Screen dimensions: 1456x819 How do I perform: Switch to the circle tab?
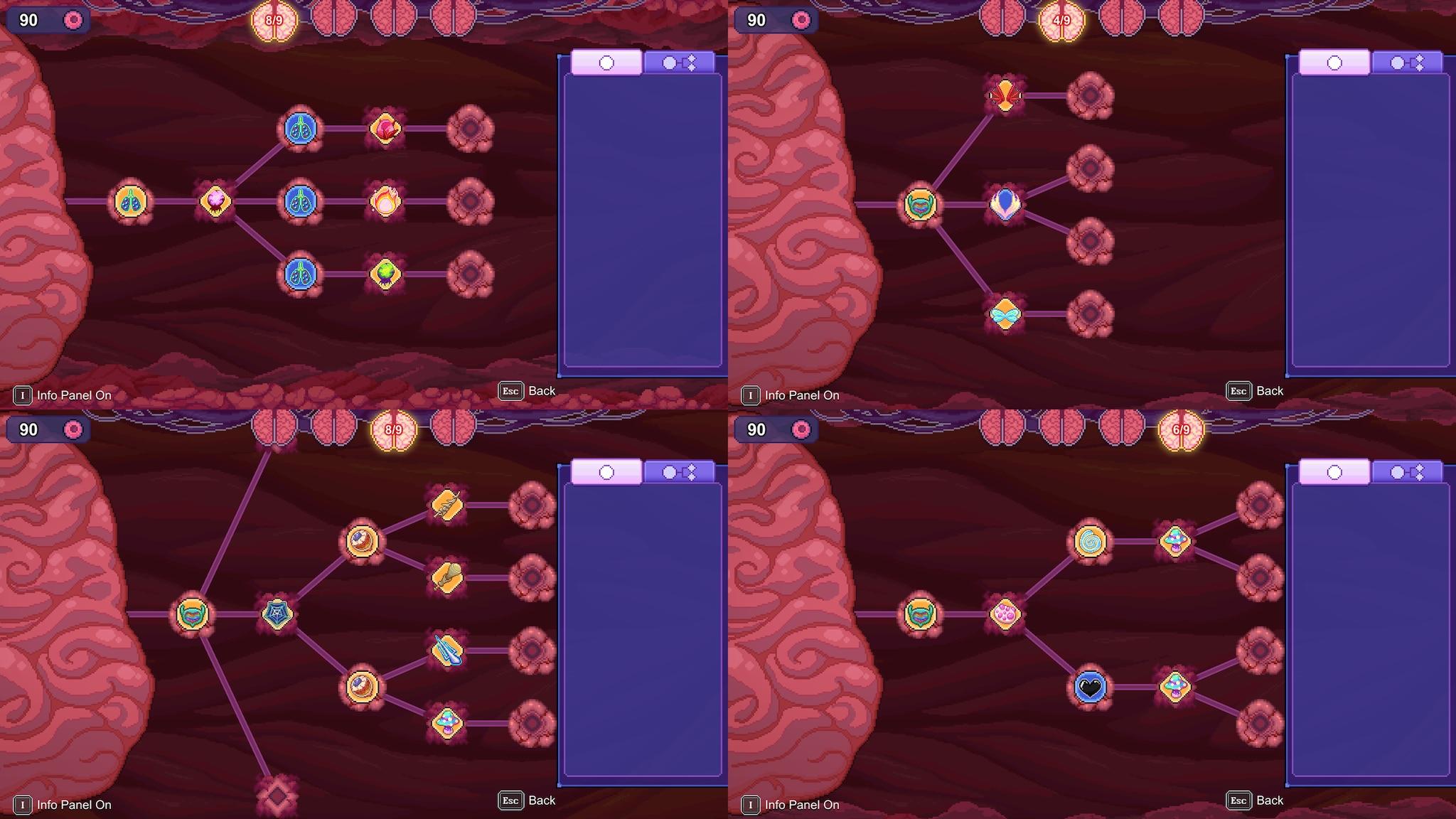(606, 63)
